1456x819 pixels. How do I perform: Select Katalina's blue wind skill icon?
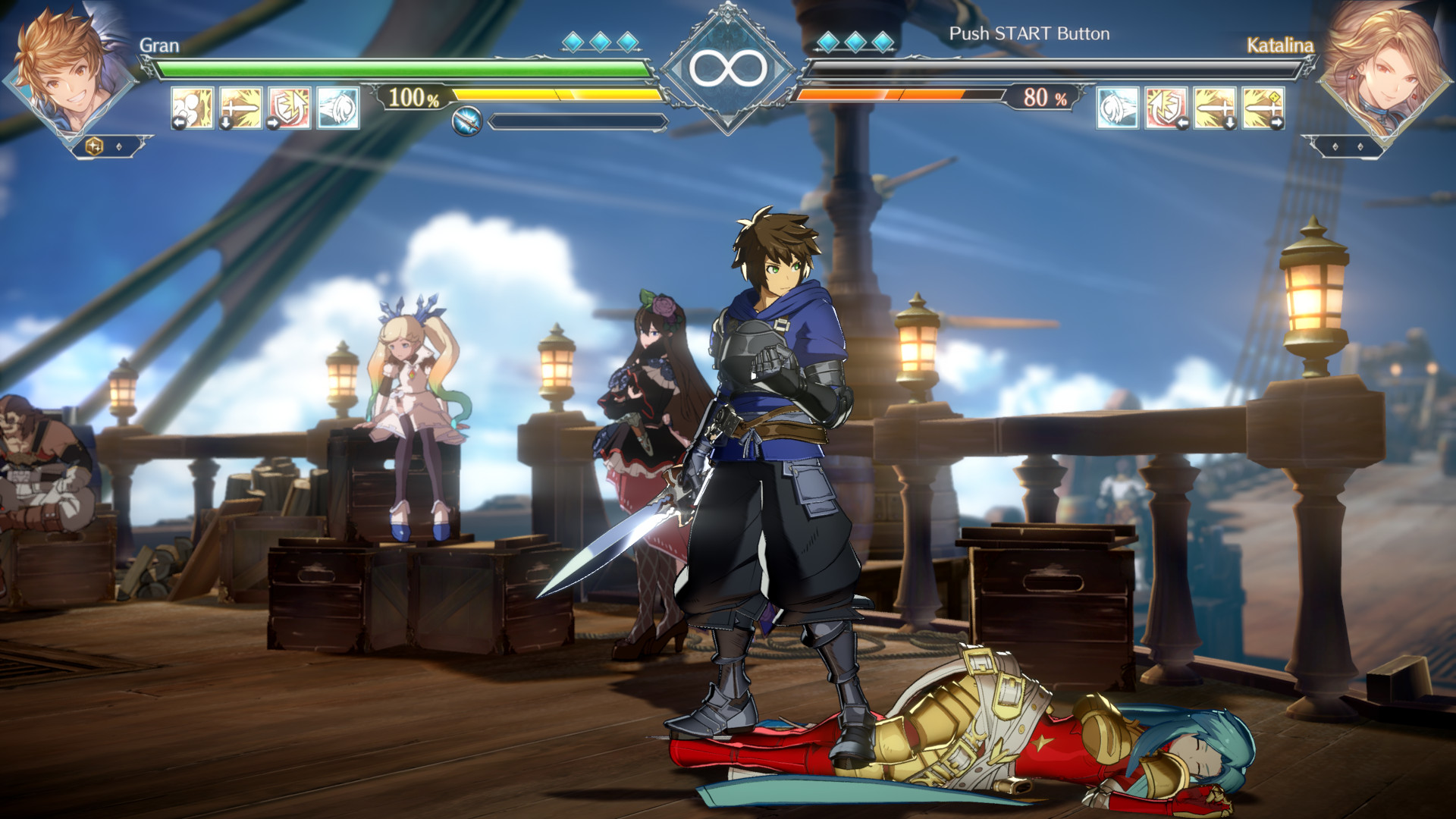pyautogui.click(x=1117, y=106)
